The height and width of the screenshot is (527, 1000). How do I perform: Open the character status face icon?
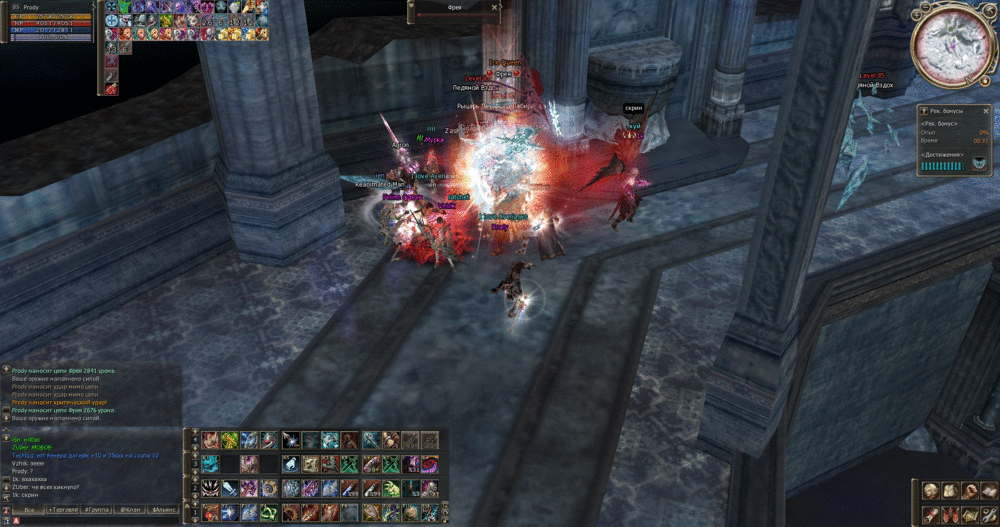[931, 490]
